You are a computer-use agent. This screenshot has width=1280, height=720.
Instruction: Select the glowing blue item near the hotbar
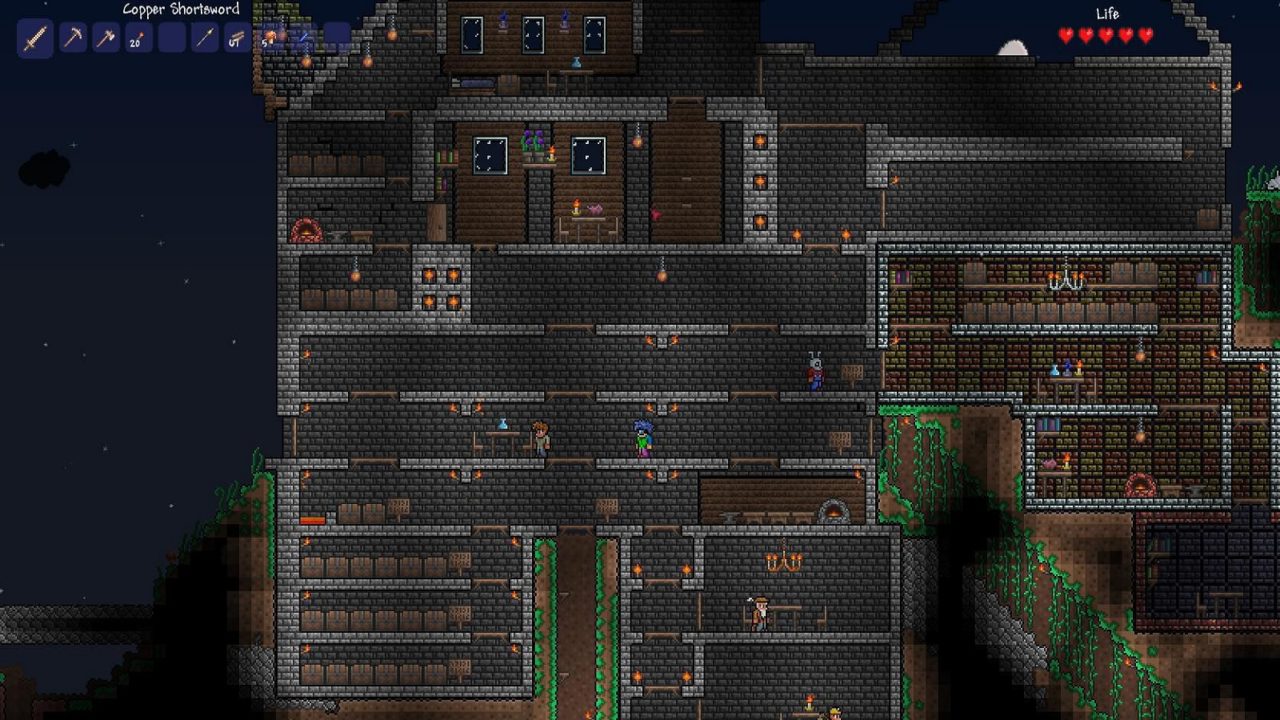[x=301, y=39]
